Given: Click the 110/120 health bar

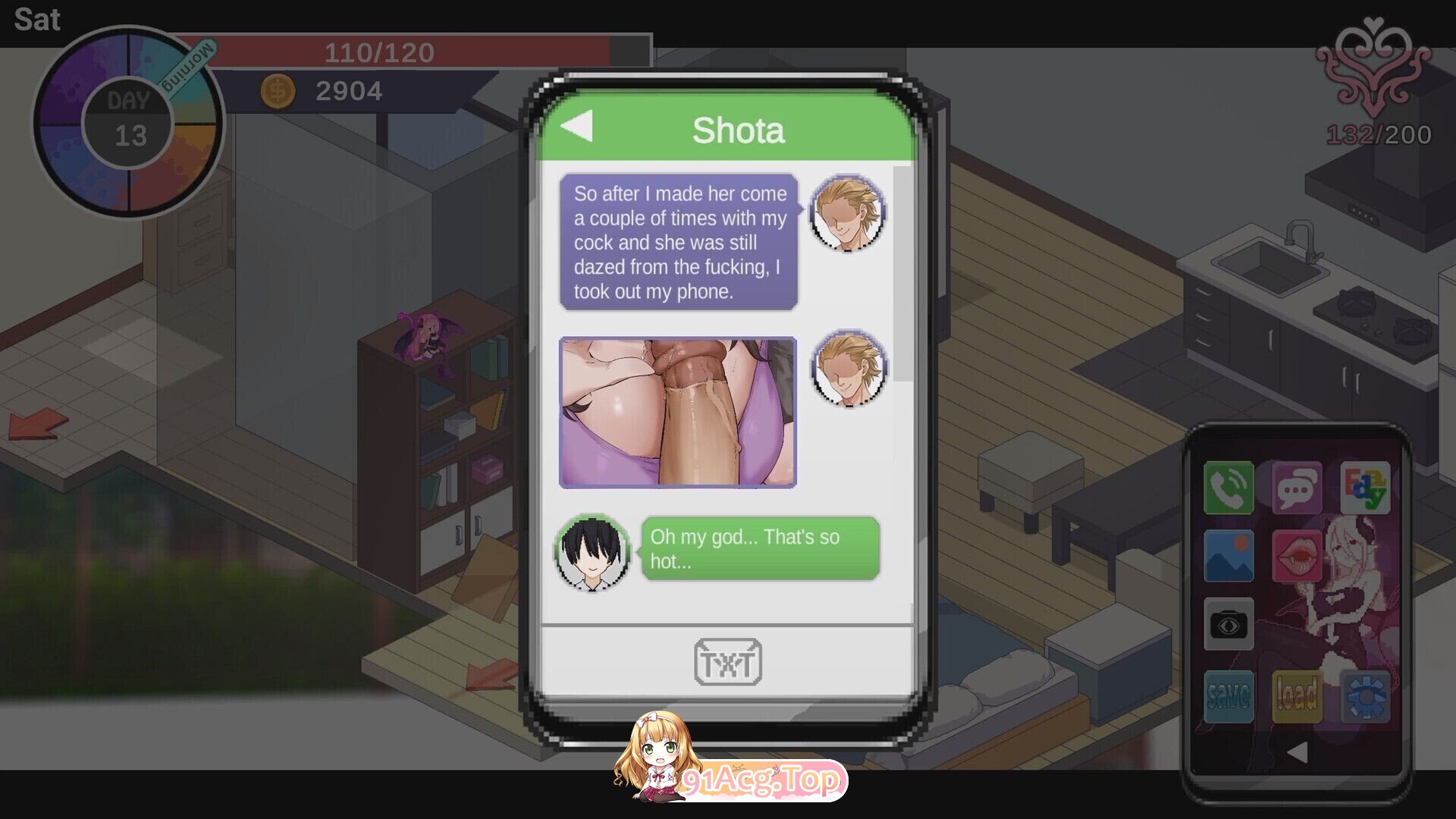Looking at the screenshot, I should coord(379,52).
